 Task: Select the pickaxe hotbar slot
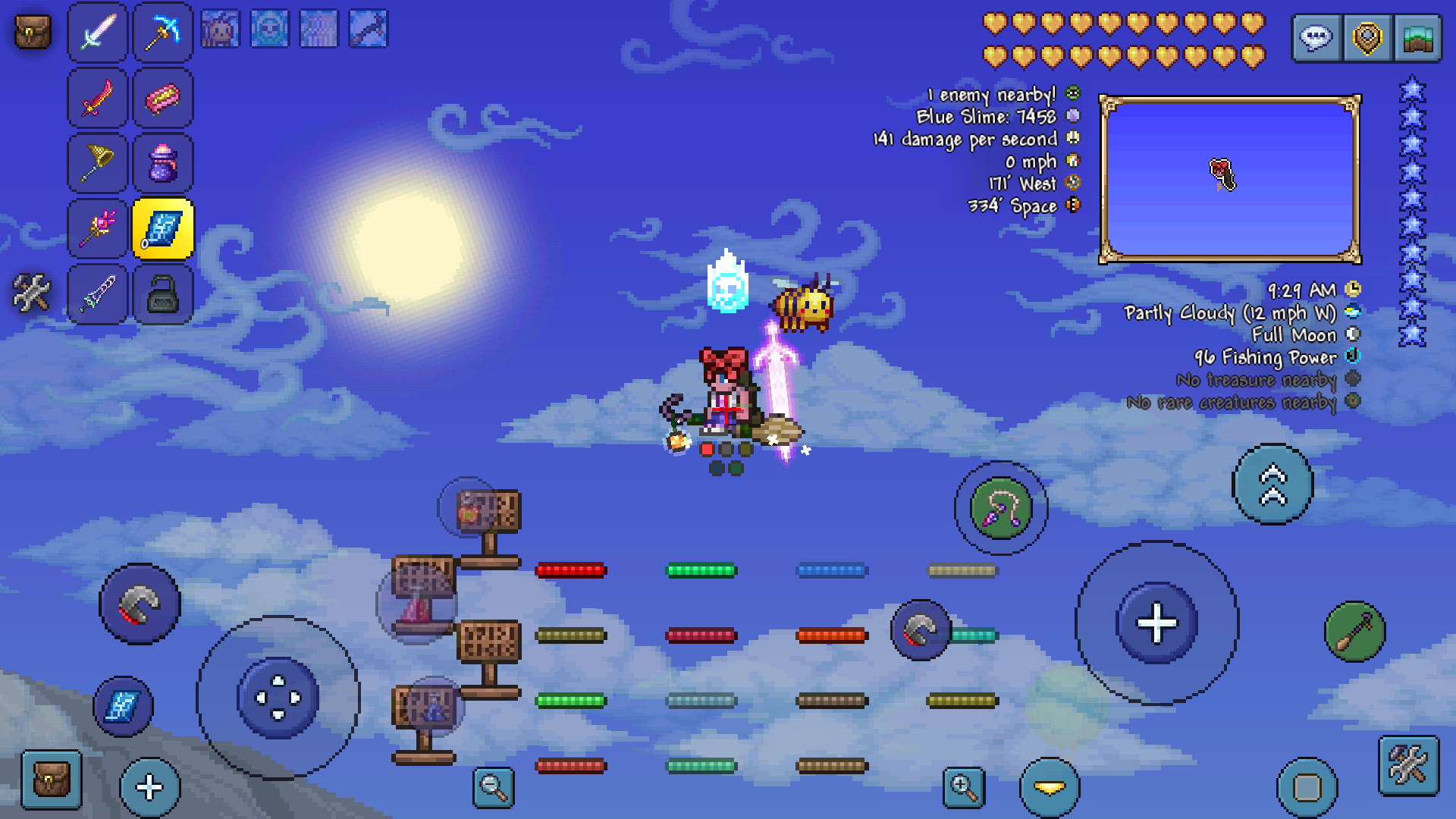[163, 33]
